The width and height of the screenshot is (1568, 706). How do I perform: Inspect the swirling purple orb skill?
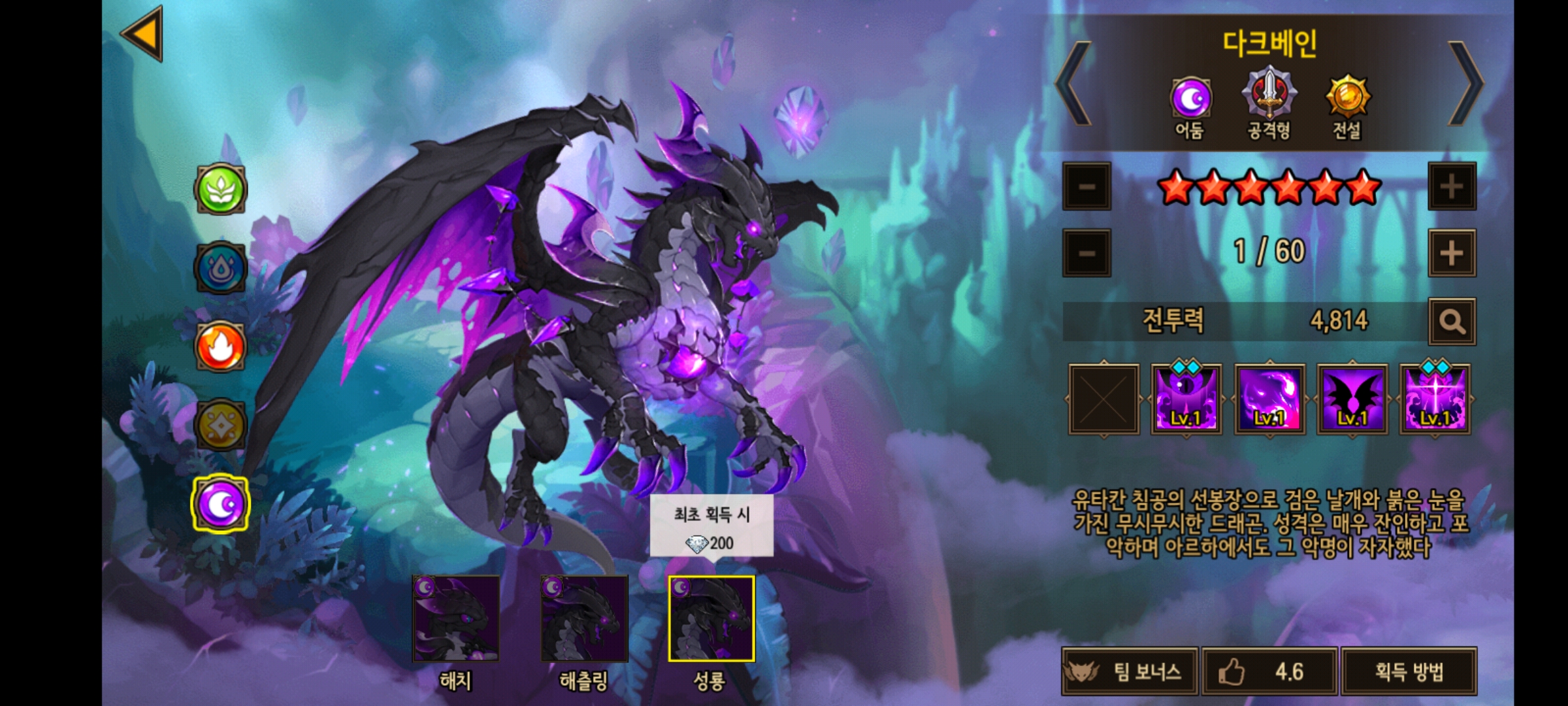[1269, 399]
